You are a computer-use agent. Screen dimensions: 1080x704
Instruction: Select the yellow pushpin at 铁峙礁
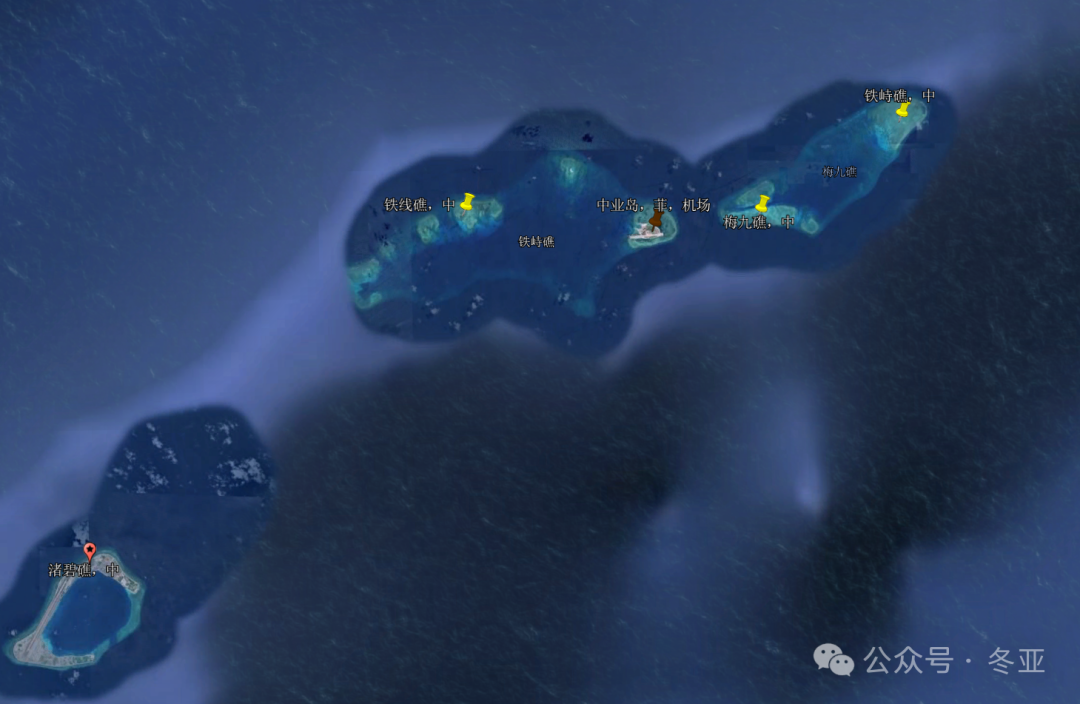click(x=903, y=108)
